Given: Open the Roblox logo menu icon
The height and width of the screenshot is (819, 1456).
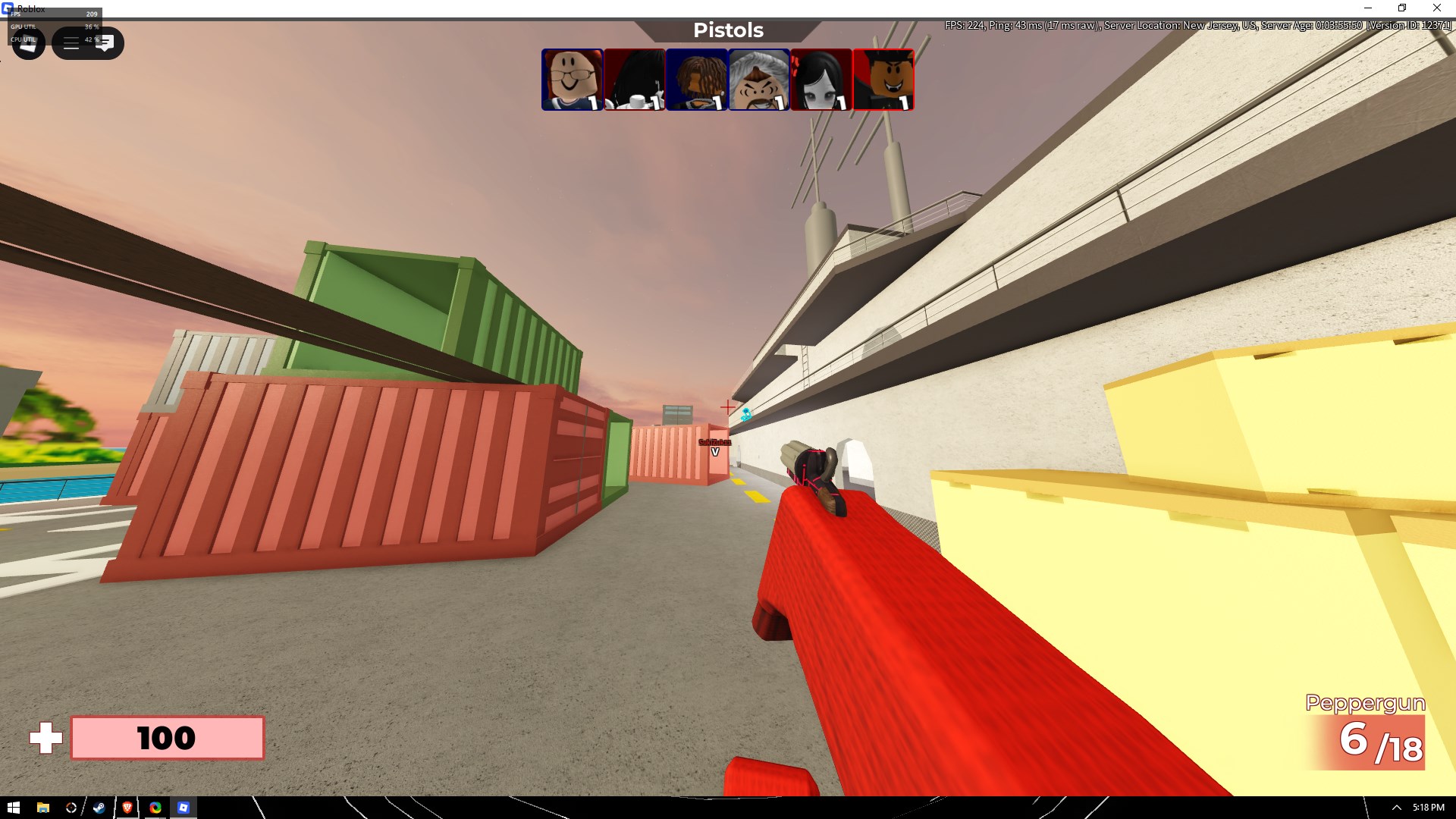Looking at the screenshot, I should coord(28,42).
